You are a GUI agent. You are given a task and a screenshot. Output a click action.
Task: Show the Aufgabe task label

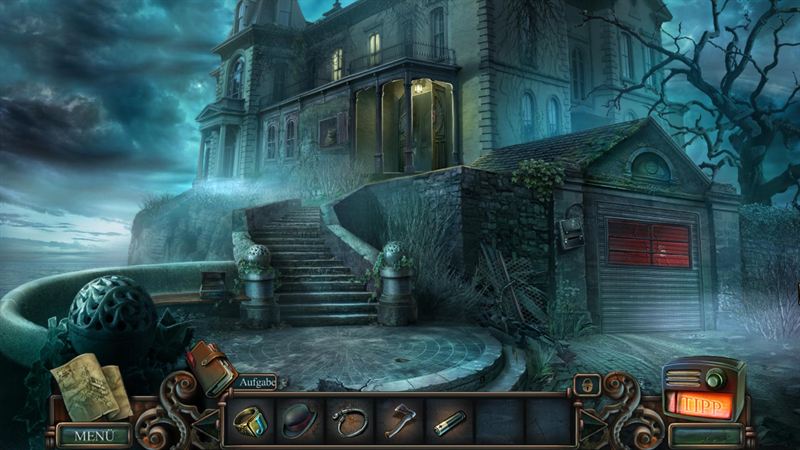point(257,382)
